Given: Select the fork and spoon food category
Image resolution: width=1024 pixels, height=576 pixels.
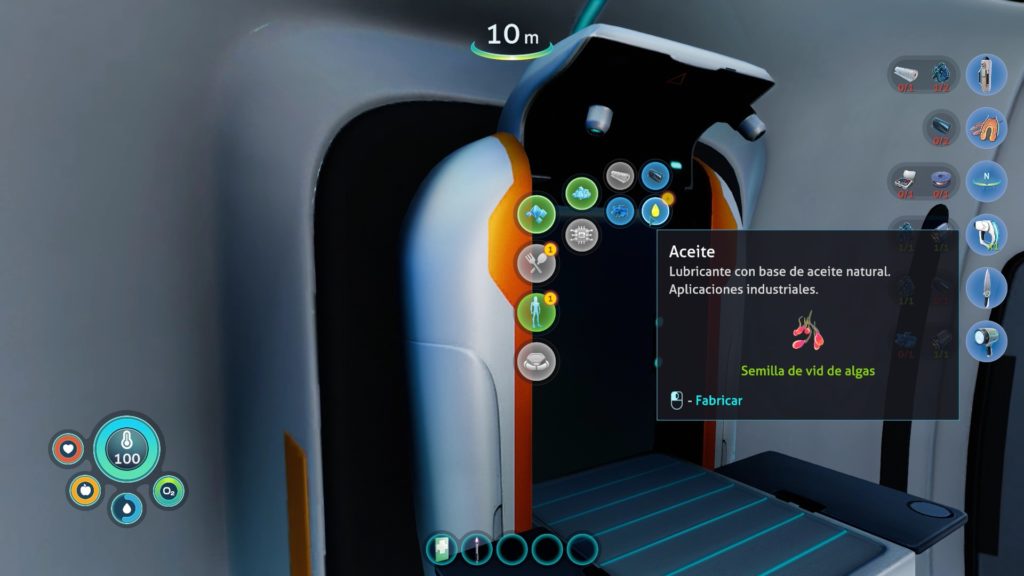Looking at the screenshot, I should 536,263.
